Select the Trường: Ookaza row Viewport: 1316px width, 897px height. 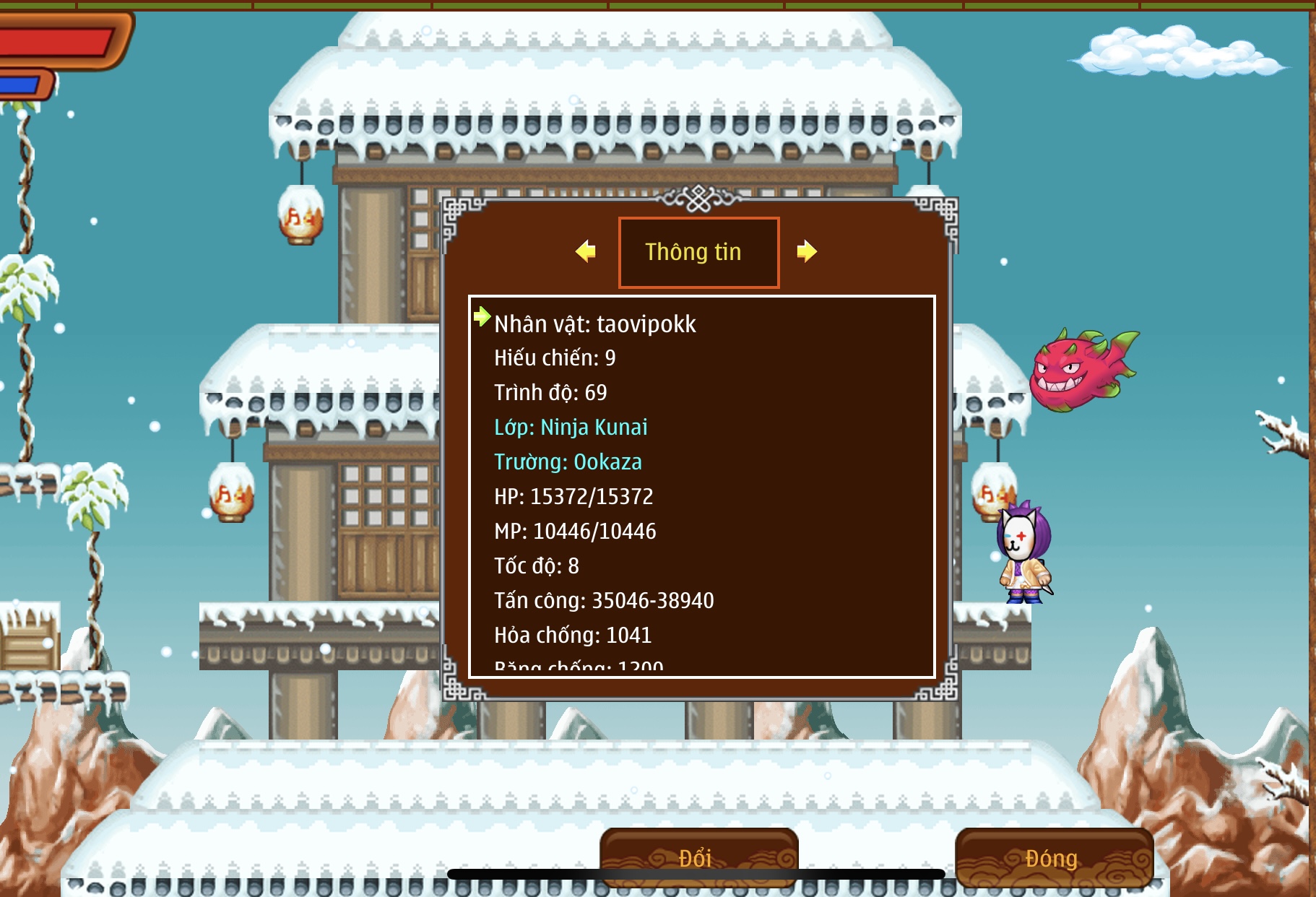(568, 462)
